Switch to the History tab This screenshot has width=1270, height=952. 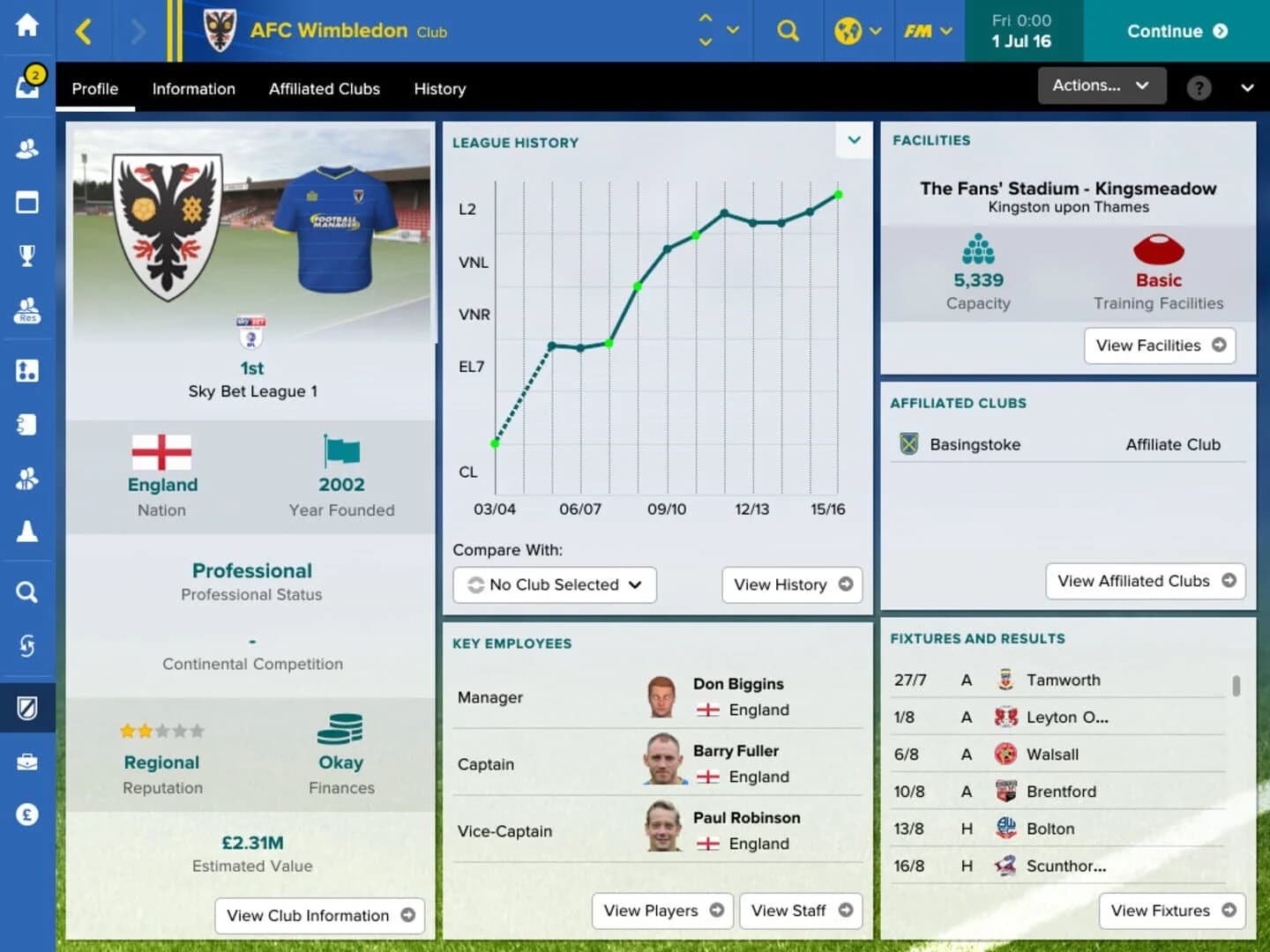(439, 89)
